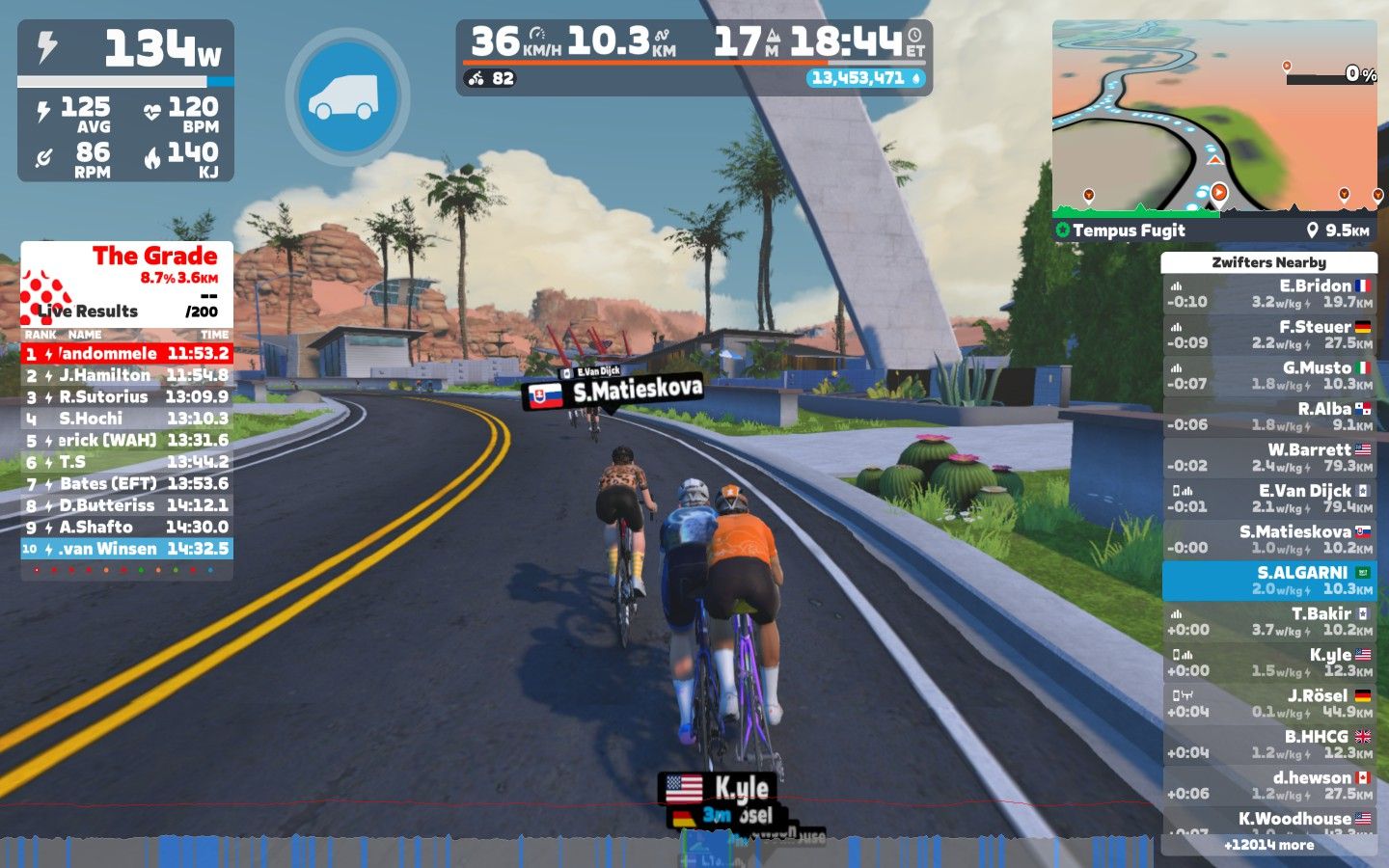Click J.Rösel rider row
1389x868 pixels.
point(1268,704)
